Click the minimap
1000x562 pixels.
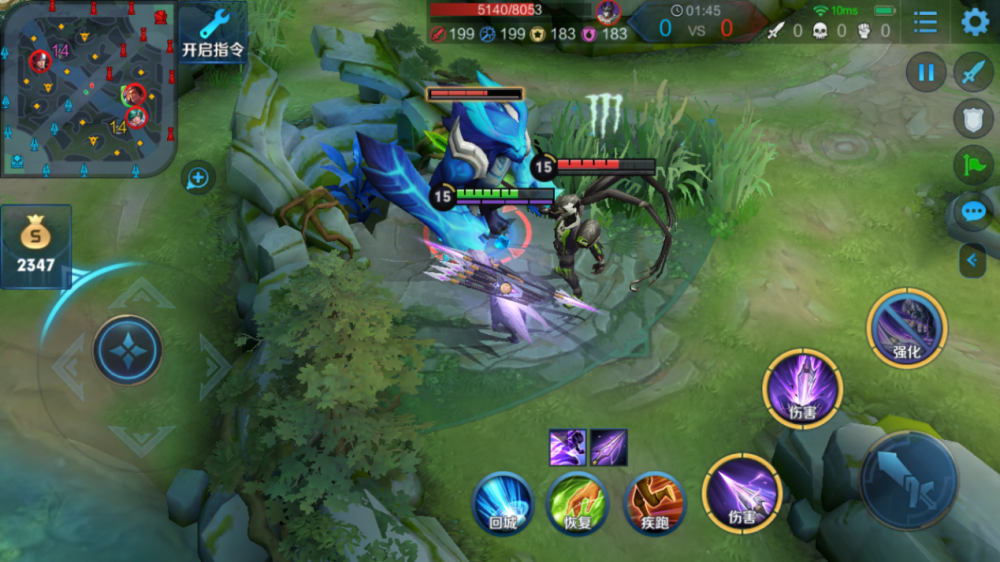[88, 88]
